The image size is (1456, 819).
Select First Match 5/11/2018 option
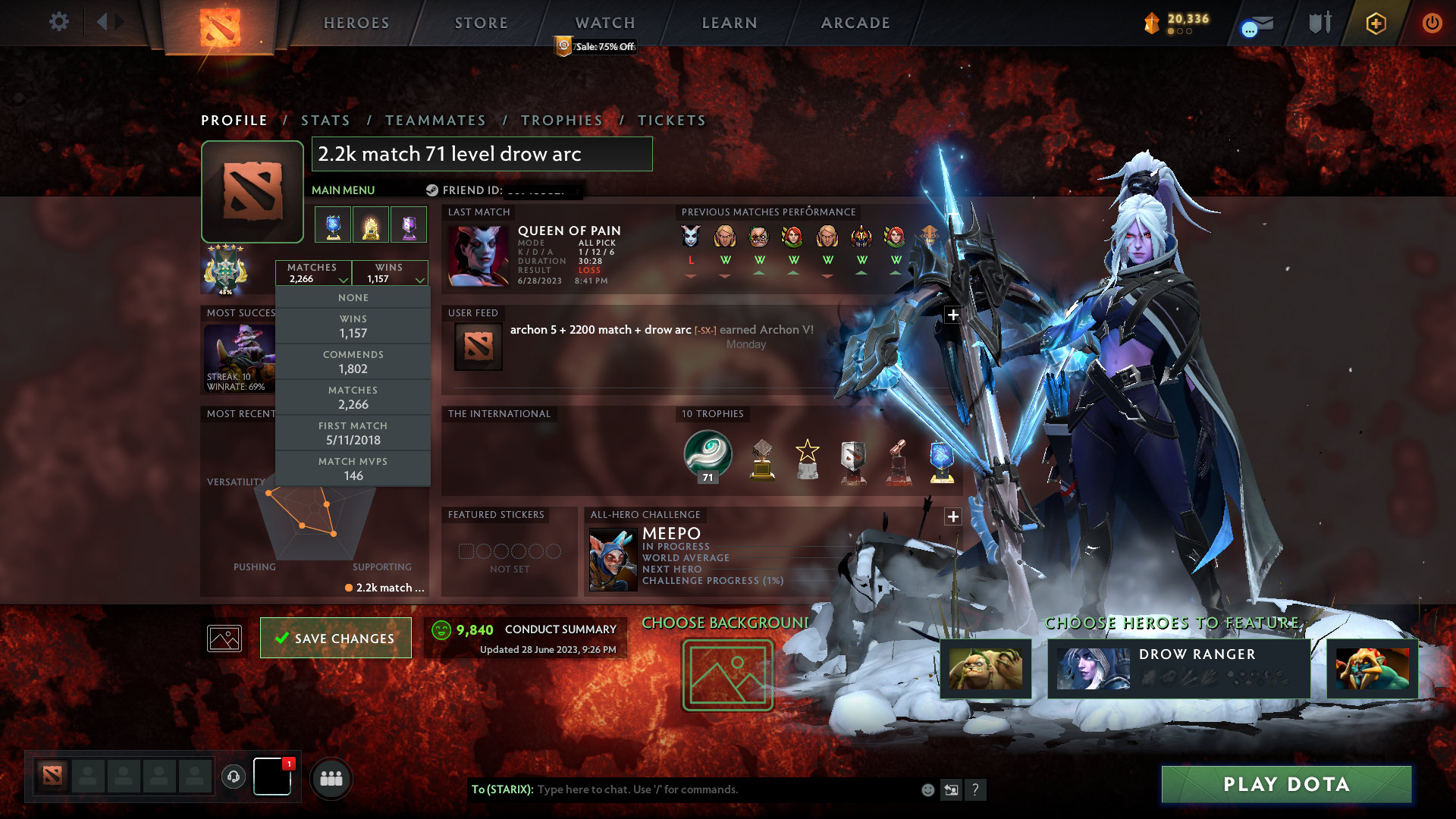353,433
